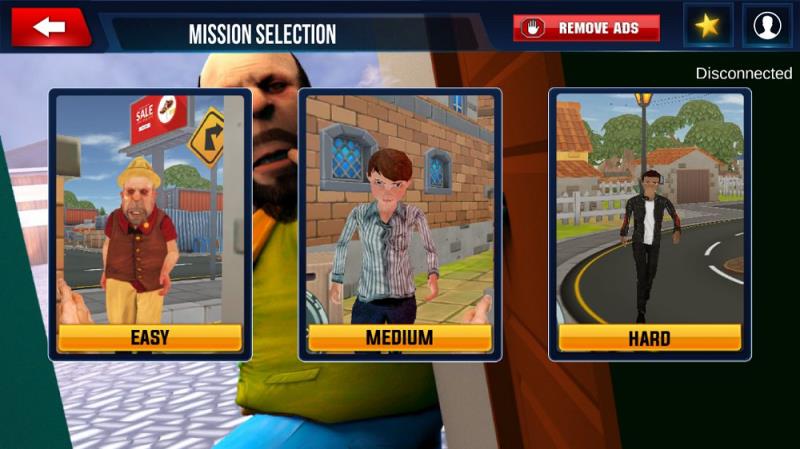Screen dimensions: 800x449
Task: Choose the Medium mission card
Action: 399,224
